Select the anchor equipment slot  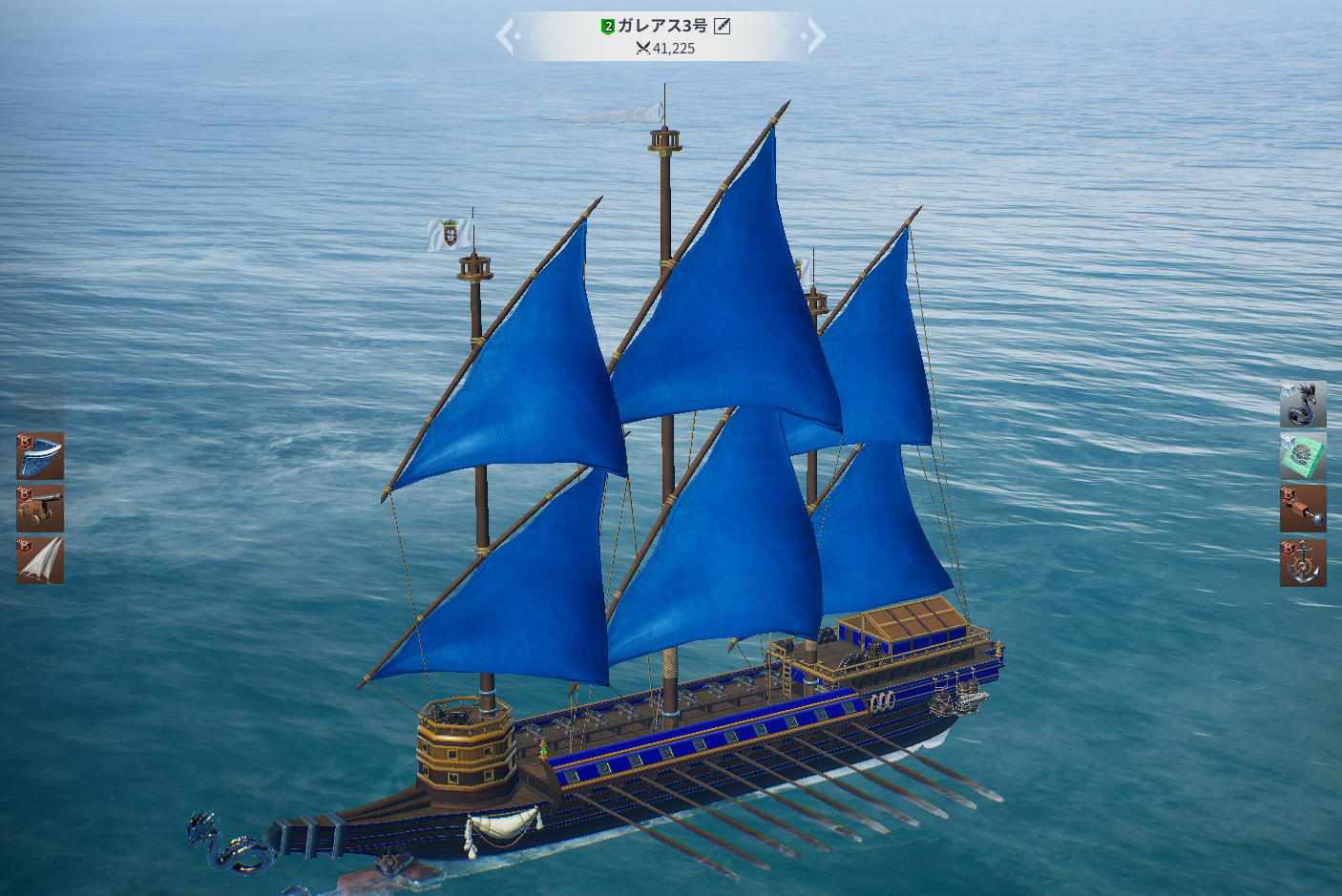point(1302,562)
